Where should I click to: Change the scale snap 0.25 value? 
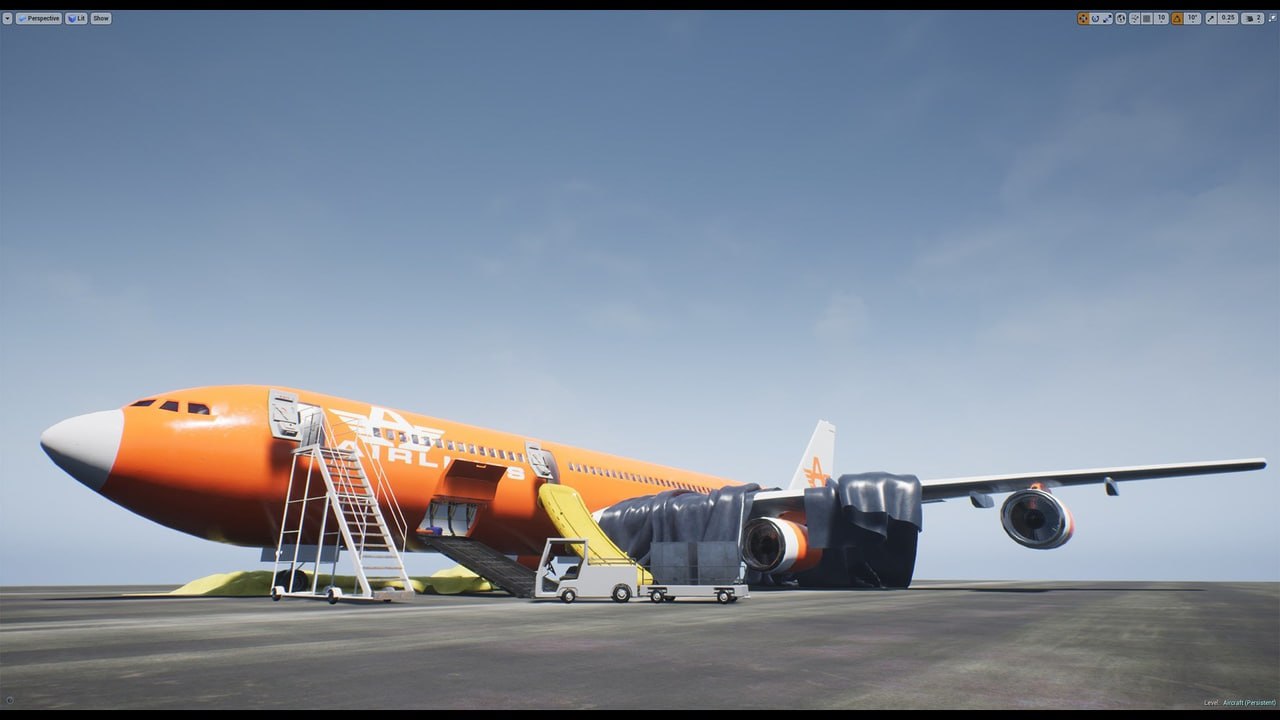pyautogui.click(x=1228, y=18)
